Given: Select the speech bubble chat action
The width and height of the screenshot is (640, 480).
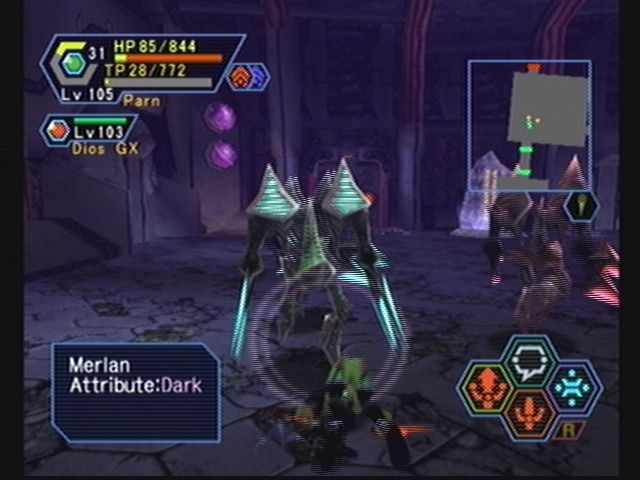Looking at the screenshot, I should click(x=530, y=359).
